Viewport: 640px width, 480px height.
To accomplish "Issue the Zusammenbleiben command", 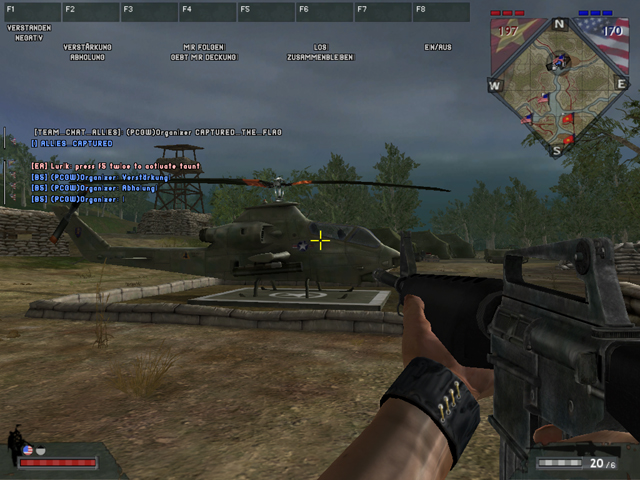I will pos(320,57).
